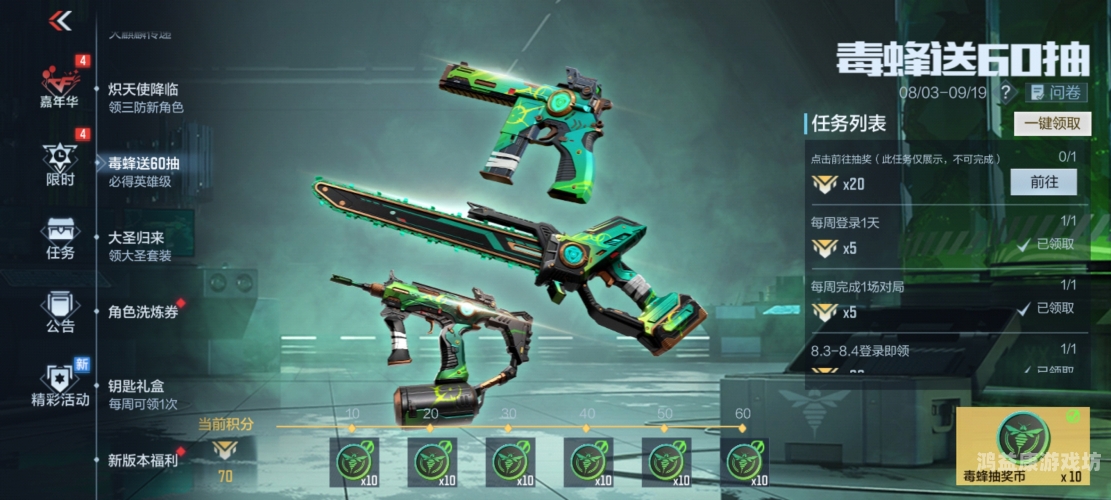
Task: Select the 新版本福利 event entry
Action: point(143,460)
